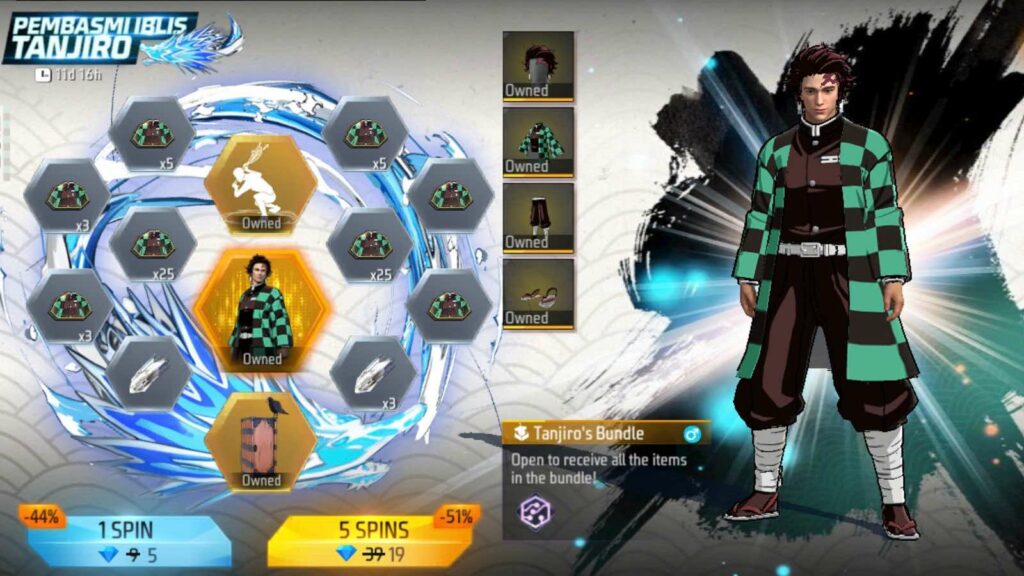This screenshot has height=576, width=1024.
Task: Buy 5 Spins for 19 diamonds
Action: [369, 540]
